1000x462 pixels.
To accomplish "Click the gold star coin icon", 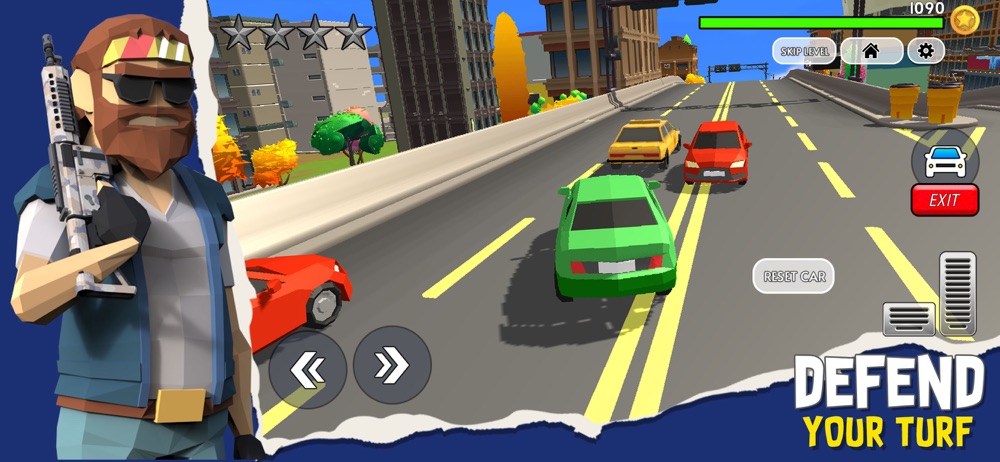I will [964, 20].
